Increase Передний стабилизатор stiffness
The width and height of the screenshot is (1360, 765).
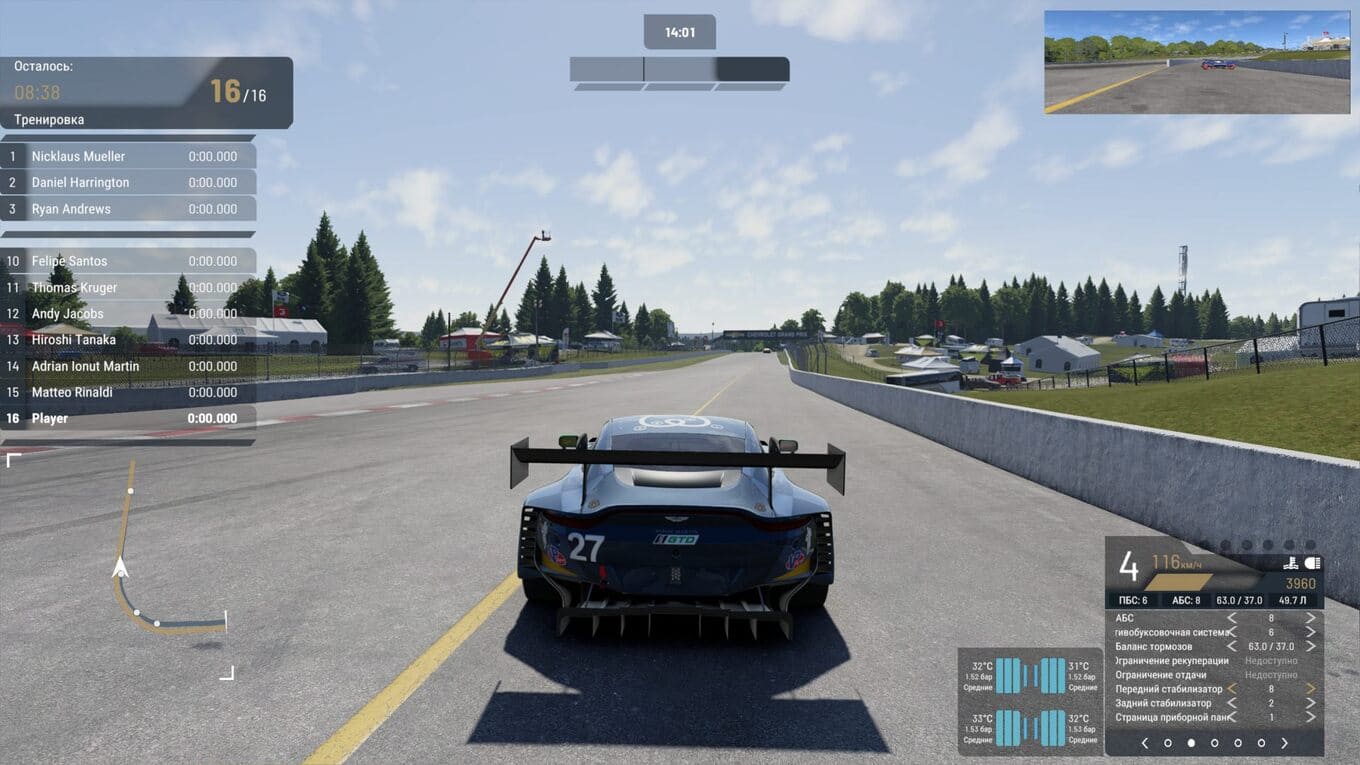tap(1310, 689)
